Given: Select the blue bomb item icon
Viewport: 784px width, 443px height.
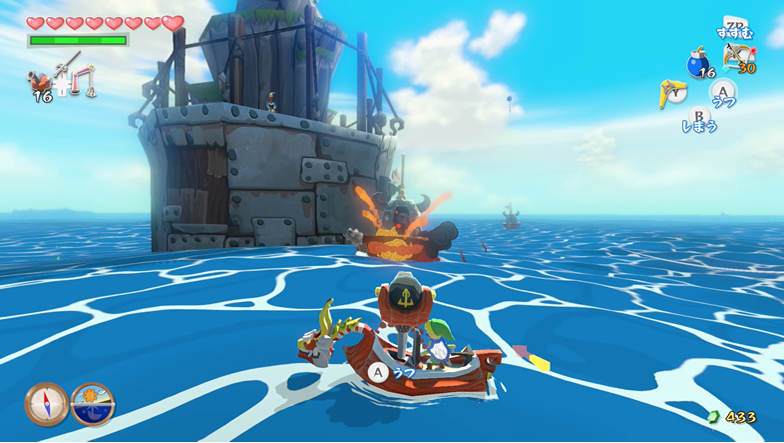Looking at the screenshot, I should click(697, 65).
